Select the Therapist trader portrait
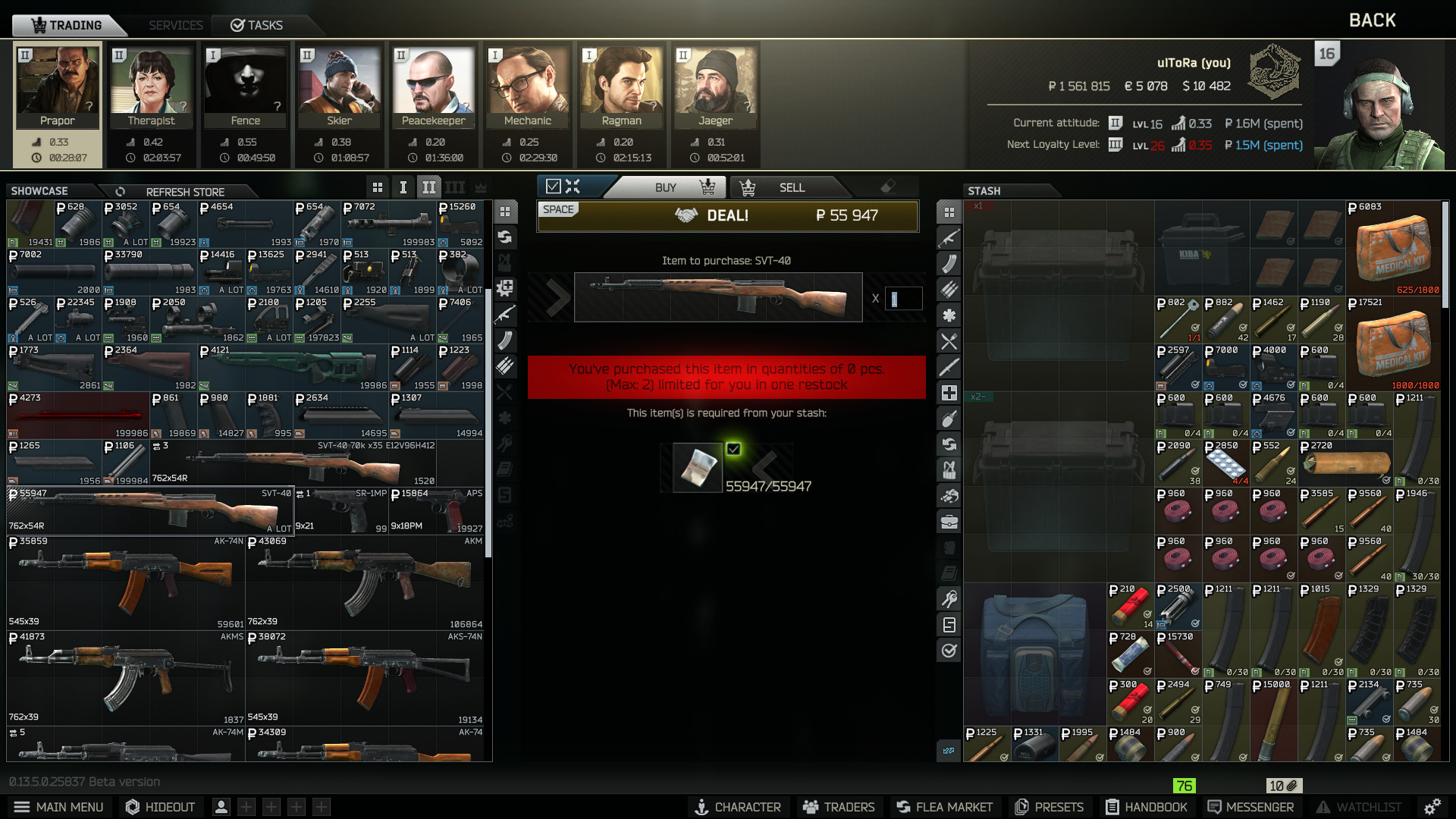 (151, 87)
